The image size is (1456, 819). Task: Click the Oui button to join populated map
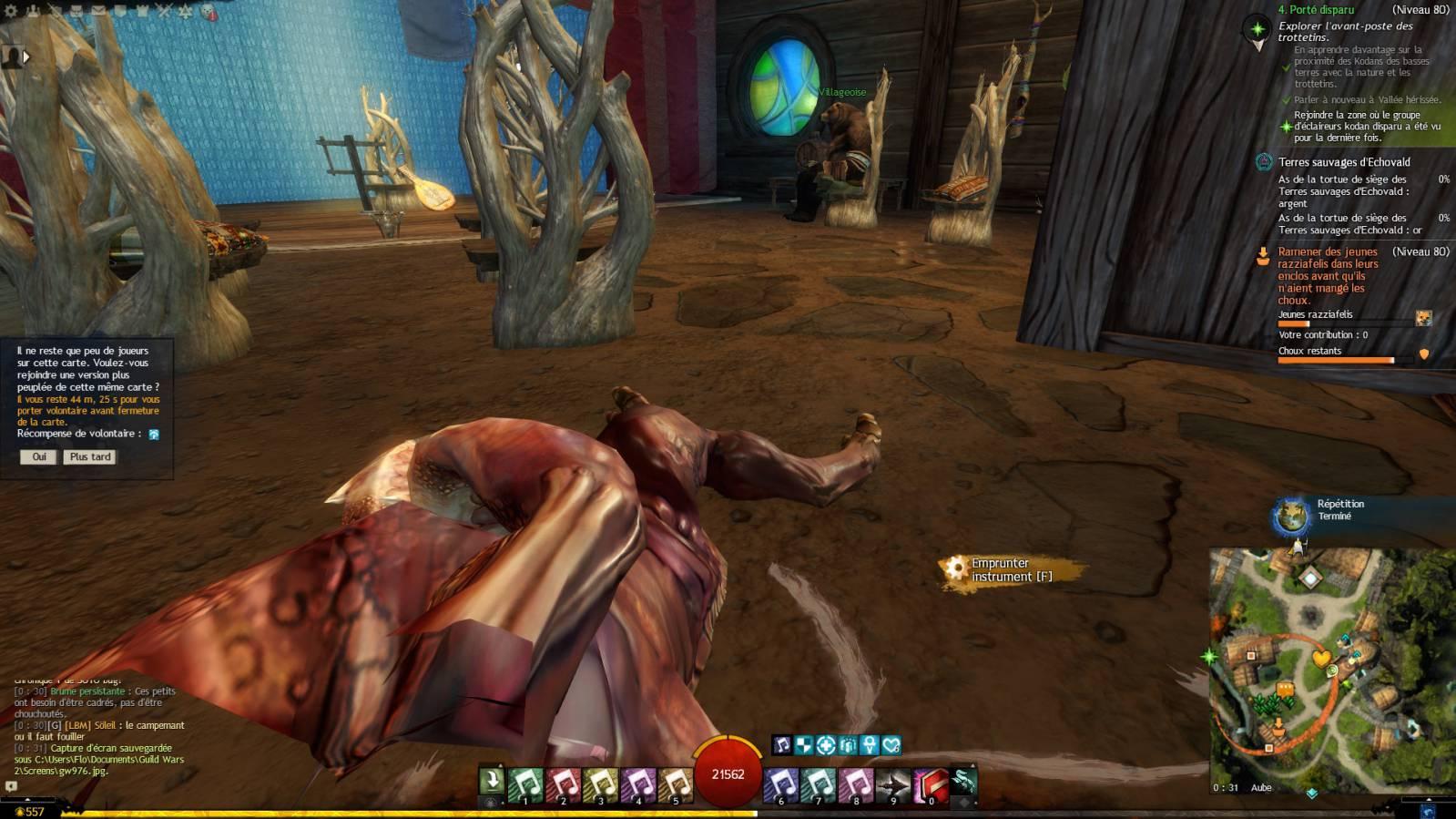[38, 457]
